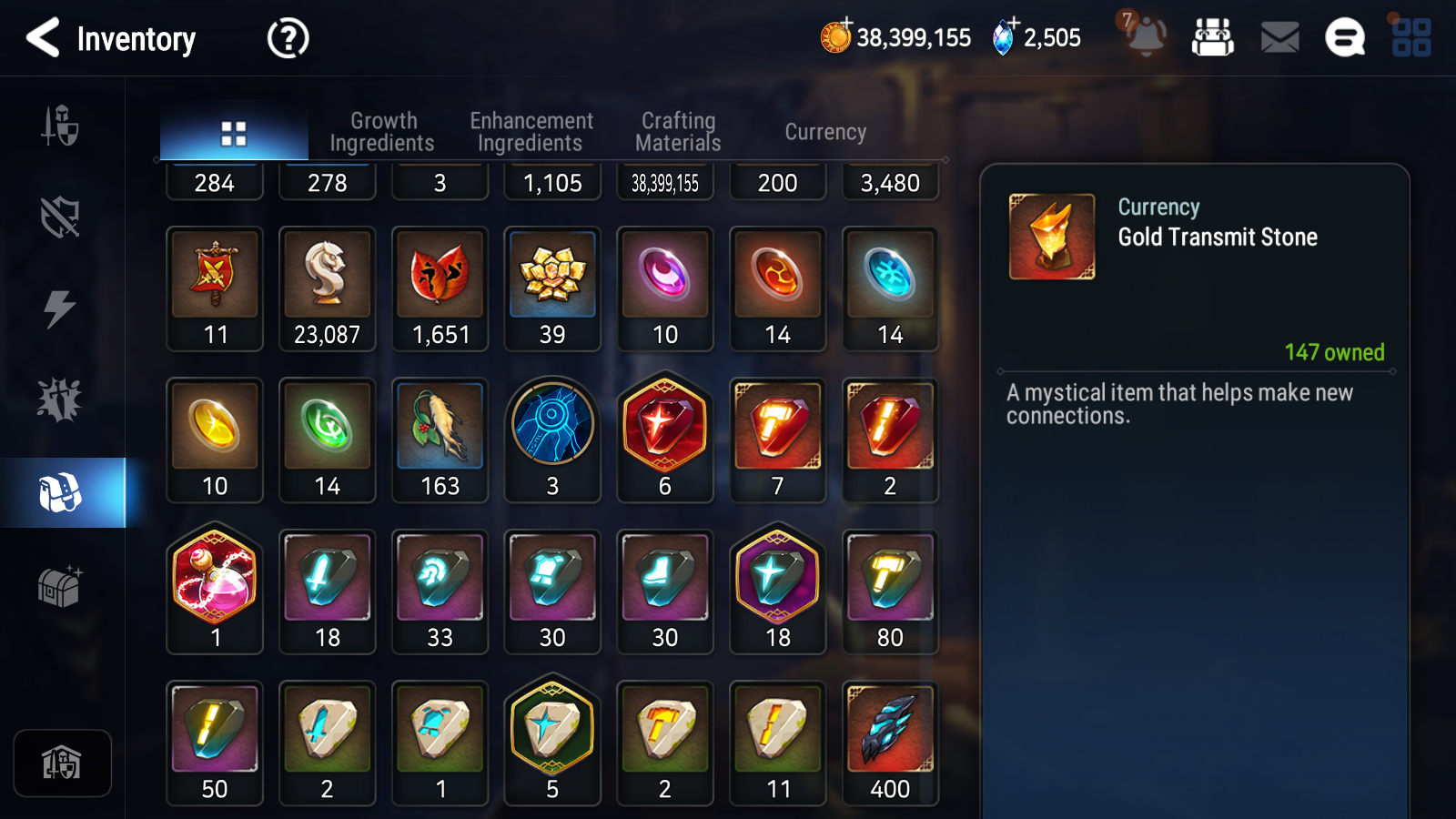Go back from the Inventory screen
This screenshot has height=819, width=1456.
(x=43, y=38)
